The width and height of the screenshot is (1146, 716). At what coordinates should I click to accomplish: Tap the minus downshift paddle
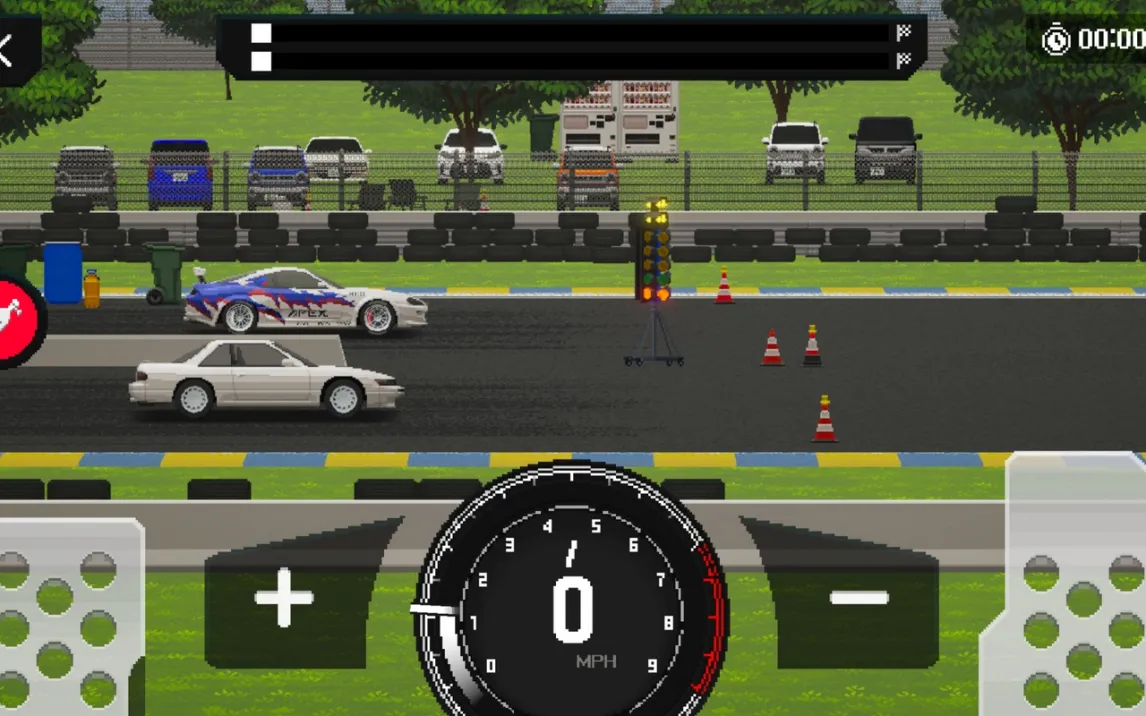point(858,599)
